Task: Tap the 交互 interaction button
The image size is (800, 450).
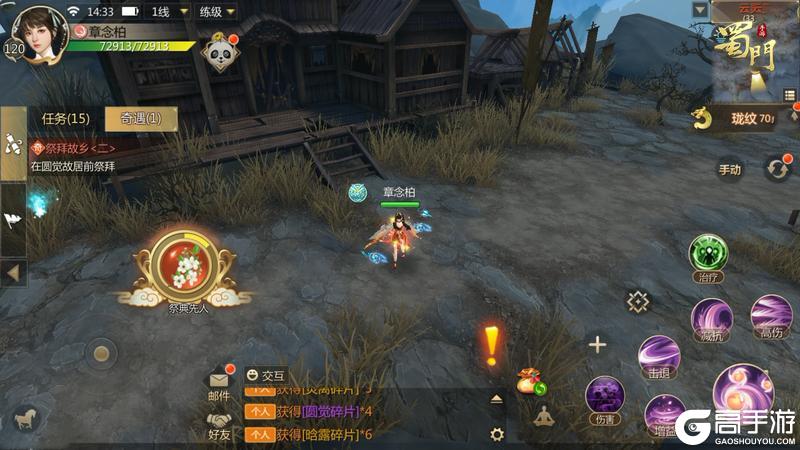Action: (266, 374)
